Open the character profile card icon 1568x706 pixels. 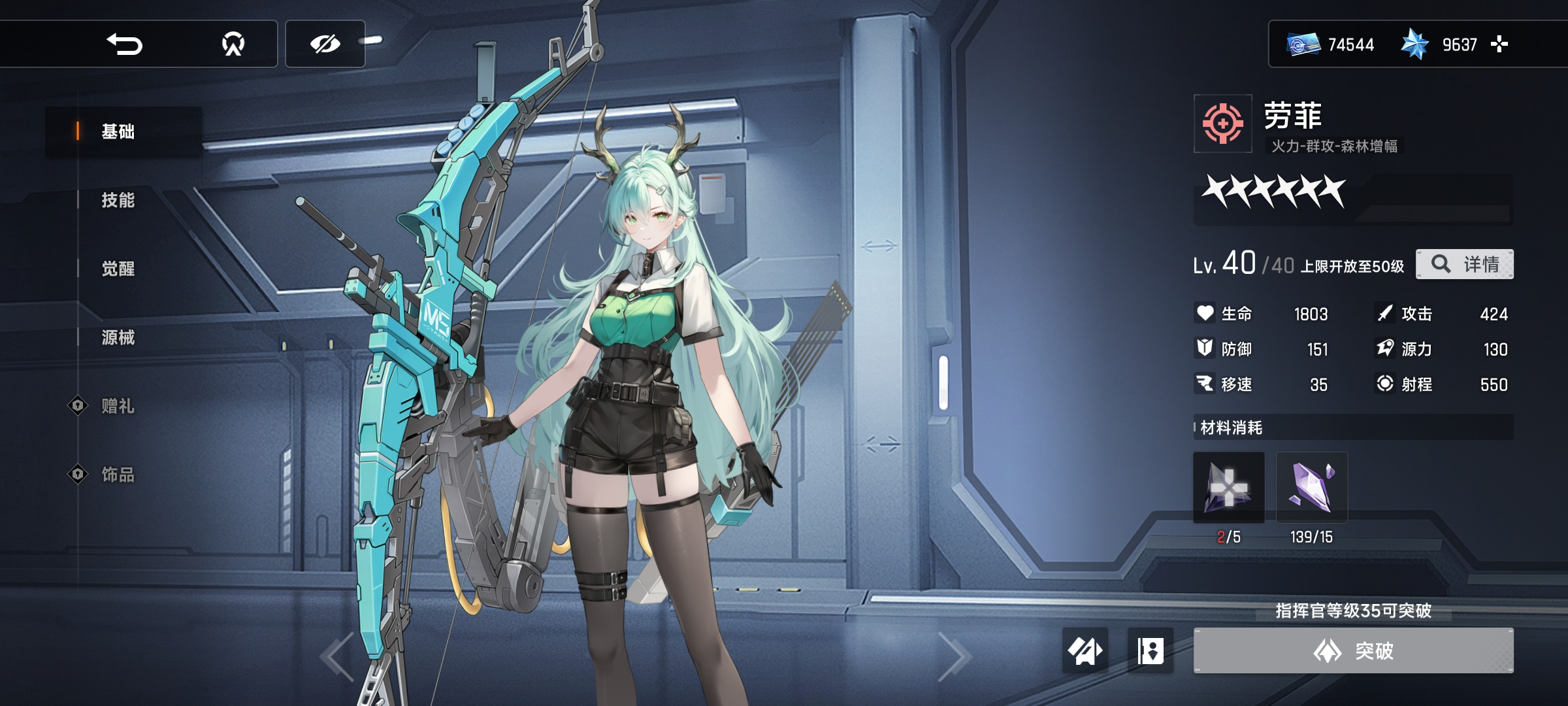coord(1151,650)
